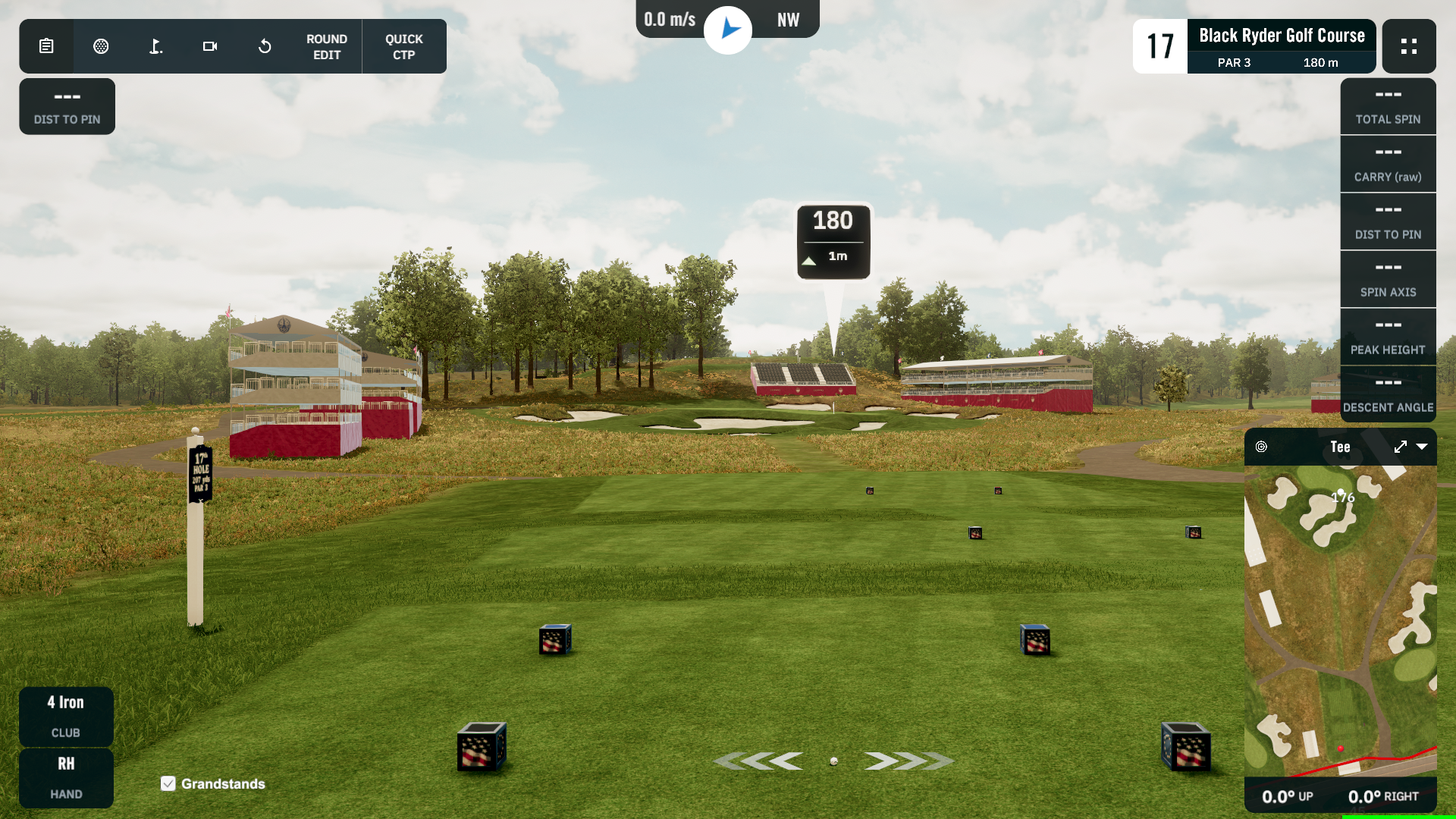Open the four-dot grid menu
Image resolution: width=1456 pixels, height=819 pixels.
(1408, 46)
